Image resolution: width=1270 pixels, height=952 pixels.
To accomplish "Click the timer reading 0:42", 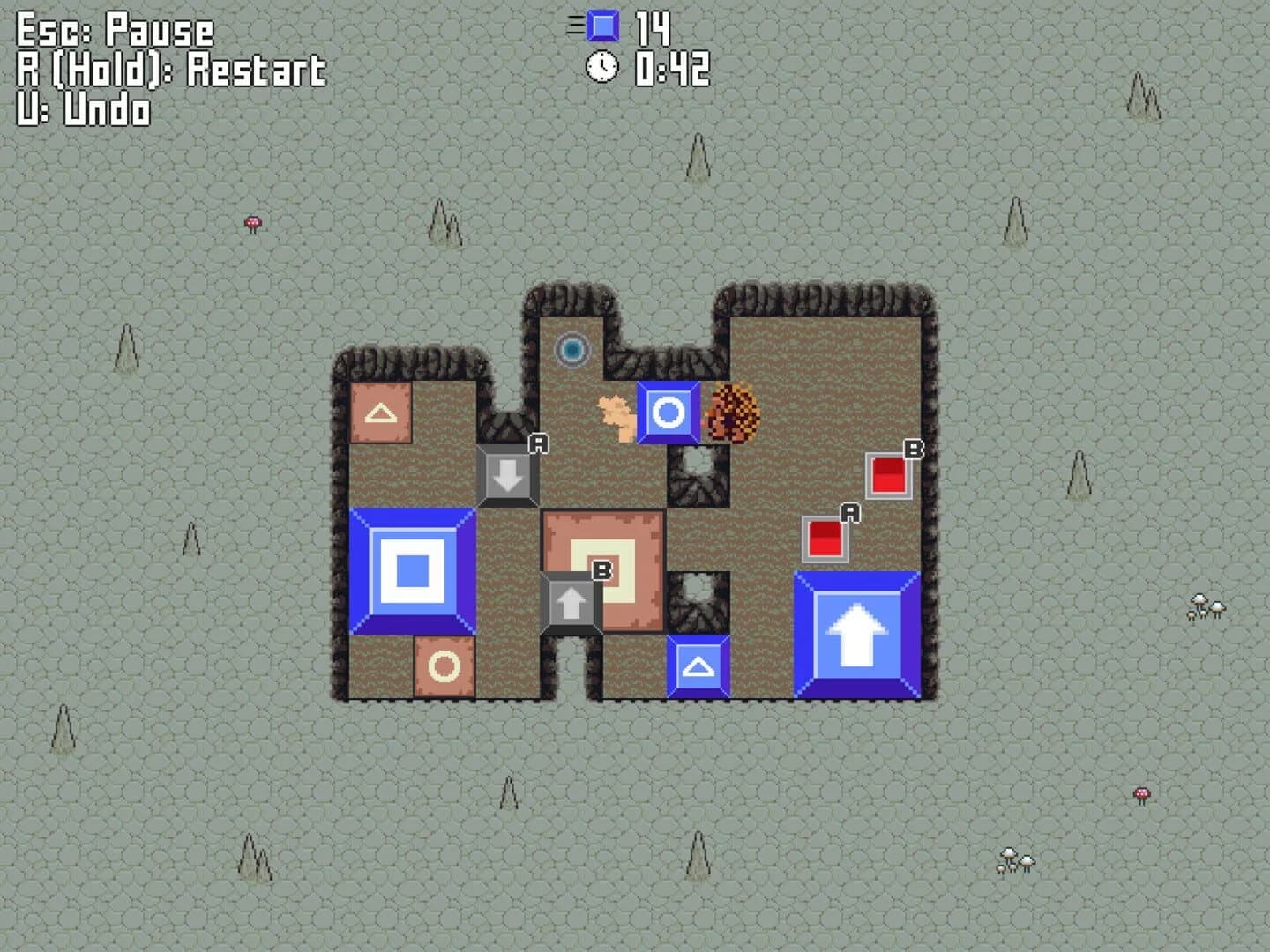I will tap(669, 69).
